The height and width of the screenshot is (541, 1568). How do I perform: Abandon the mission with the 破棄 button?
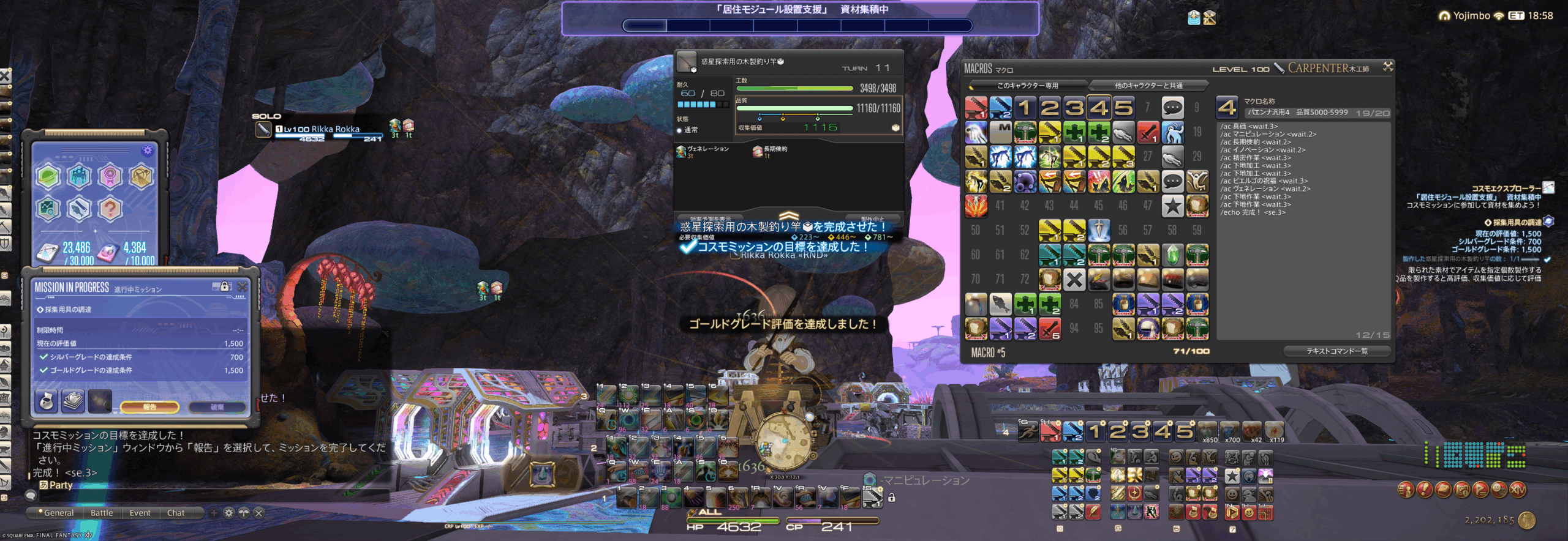217,406
